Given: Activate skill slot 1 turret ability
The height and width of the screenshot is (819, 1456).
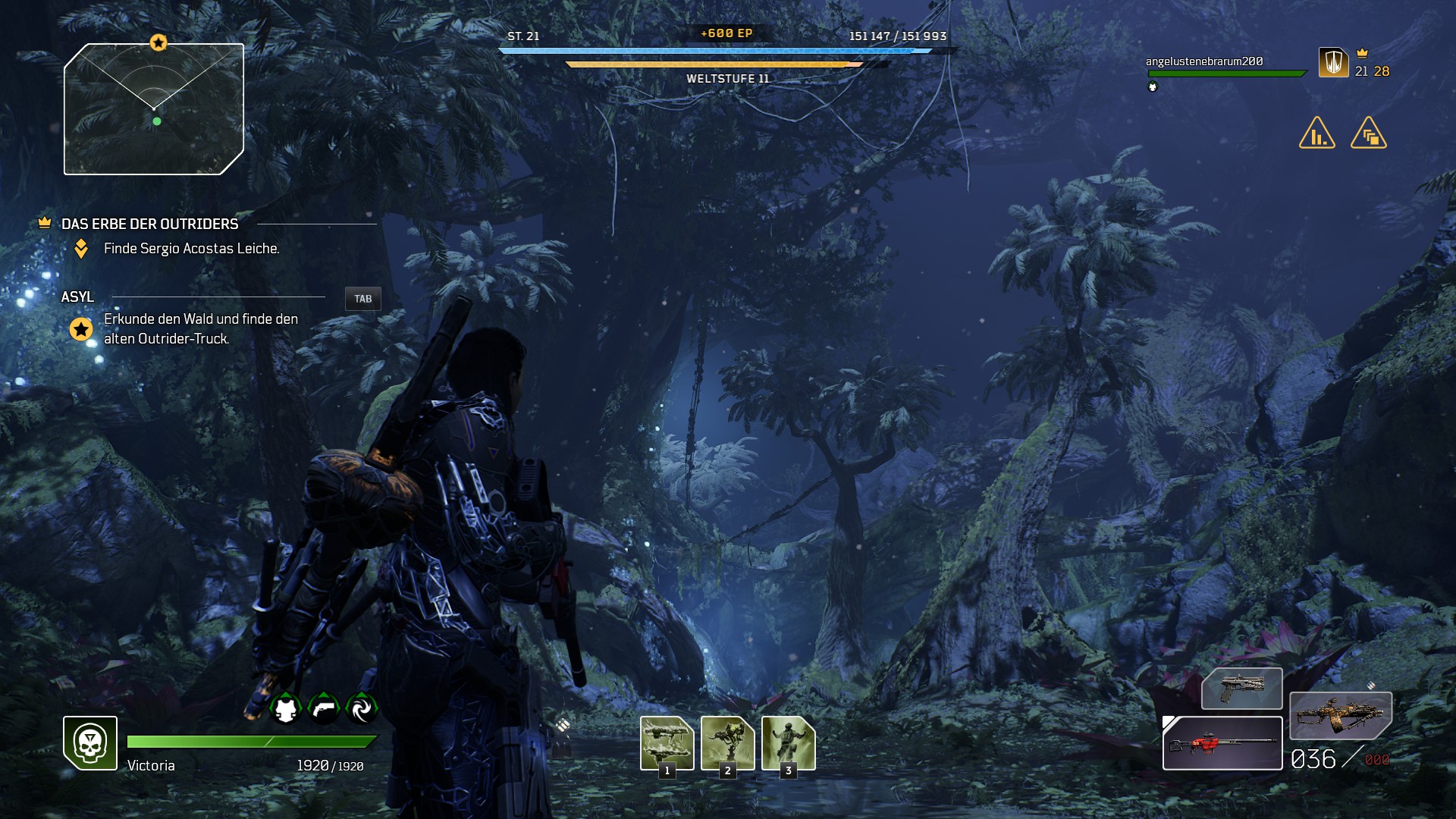Looking at the screenshot, I should tap(667, 743).
